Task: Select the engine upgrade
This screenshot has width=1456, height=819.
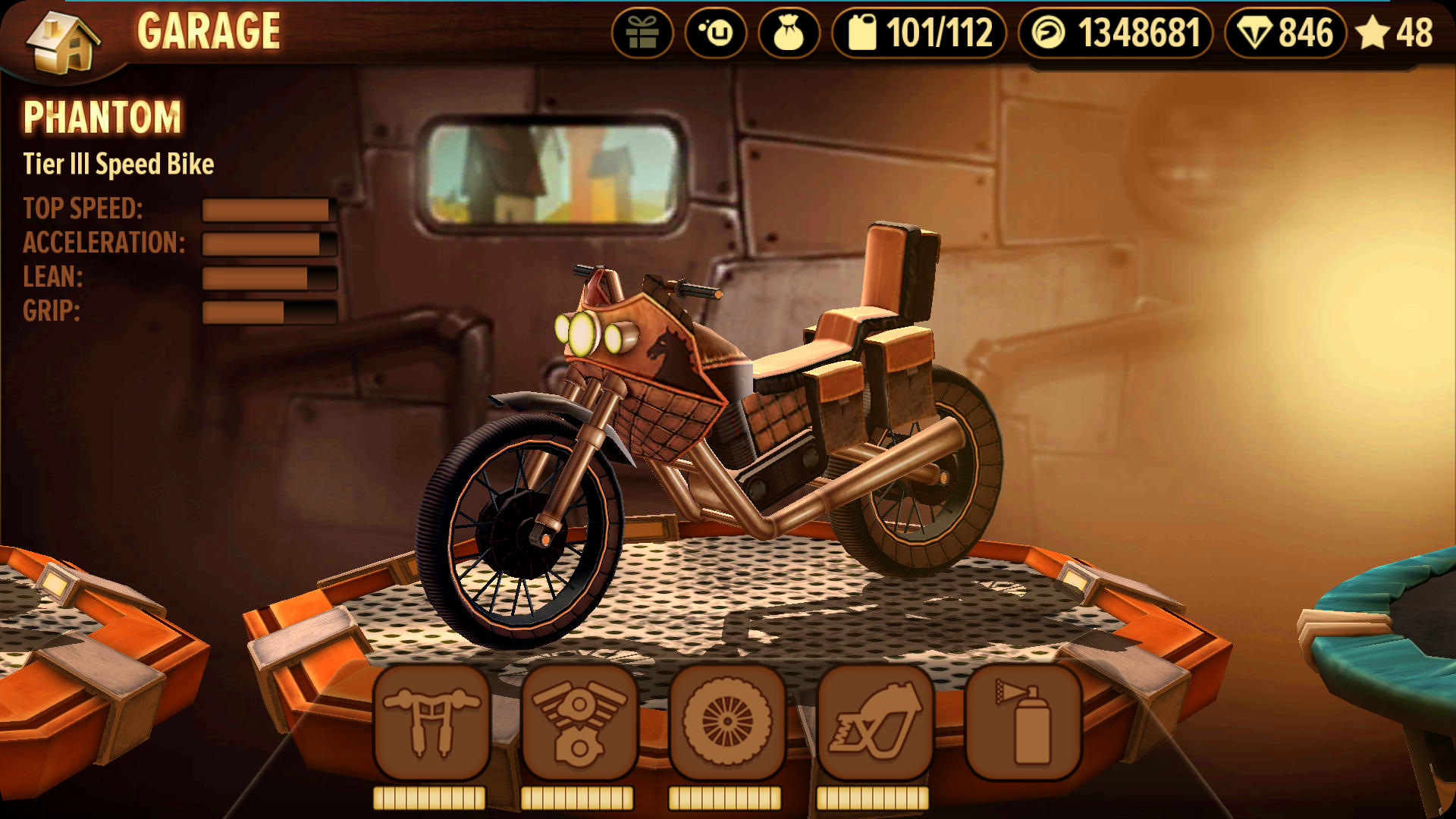Action: 579,722
